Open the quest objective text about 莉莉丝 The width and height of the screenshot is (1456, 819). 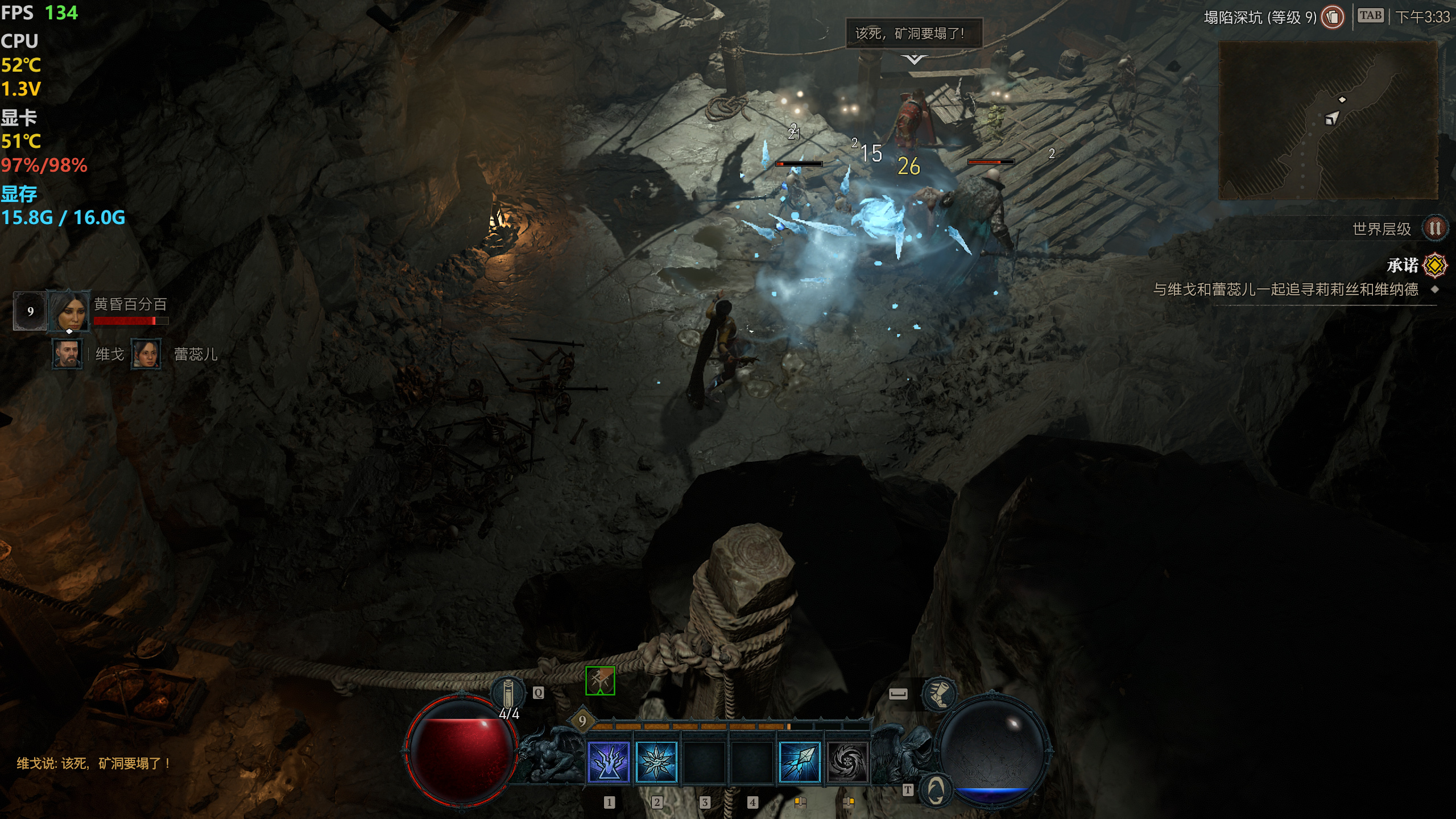(x=1285, y=289)
